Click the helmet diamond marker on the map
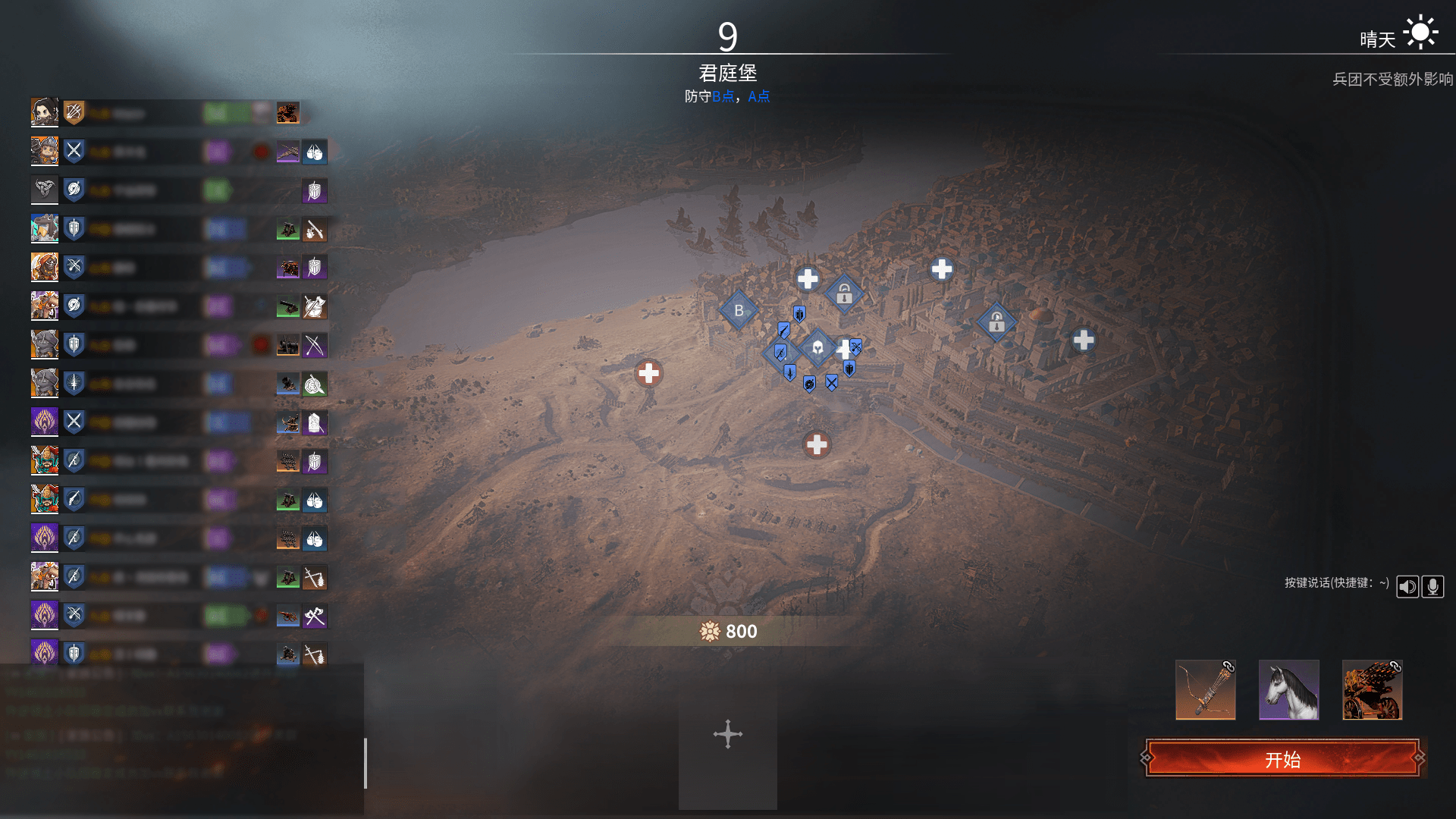 pyautogui.click(x=817, y=348)
